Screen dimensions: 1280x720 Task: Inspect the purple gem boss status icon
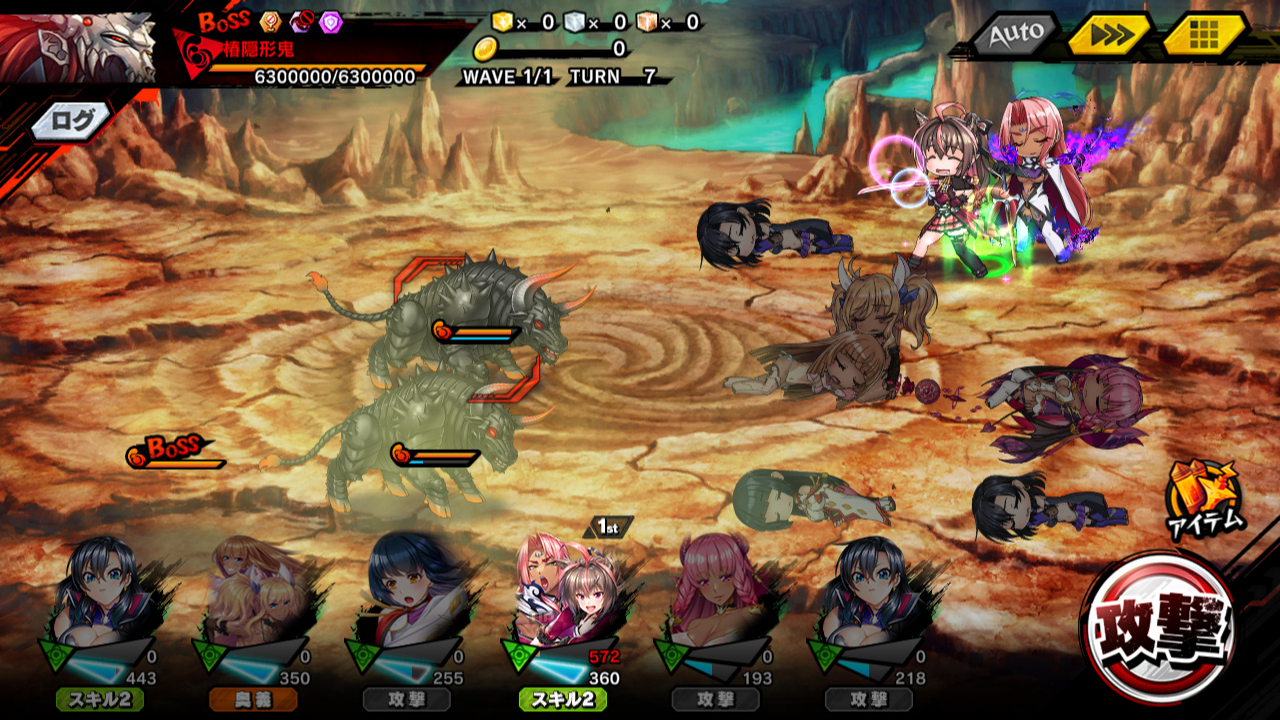331,22
